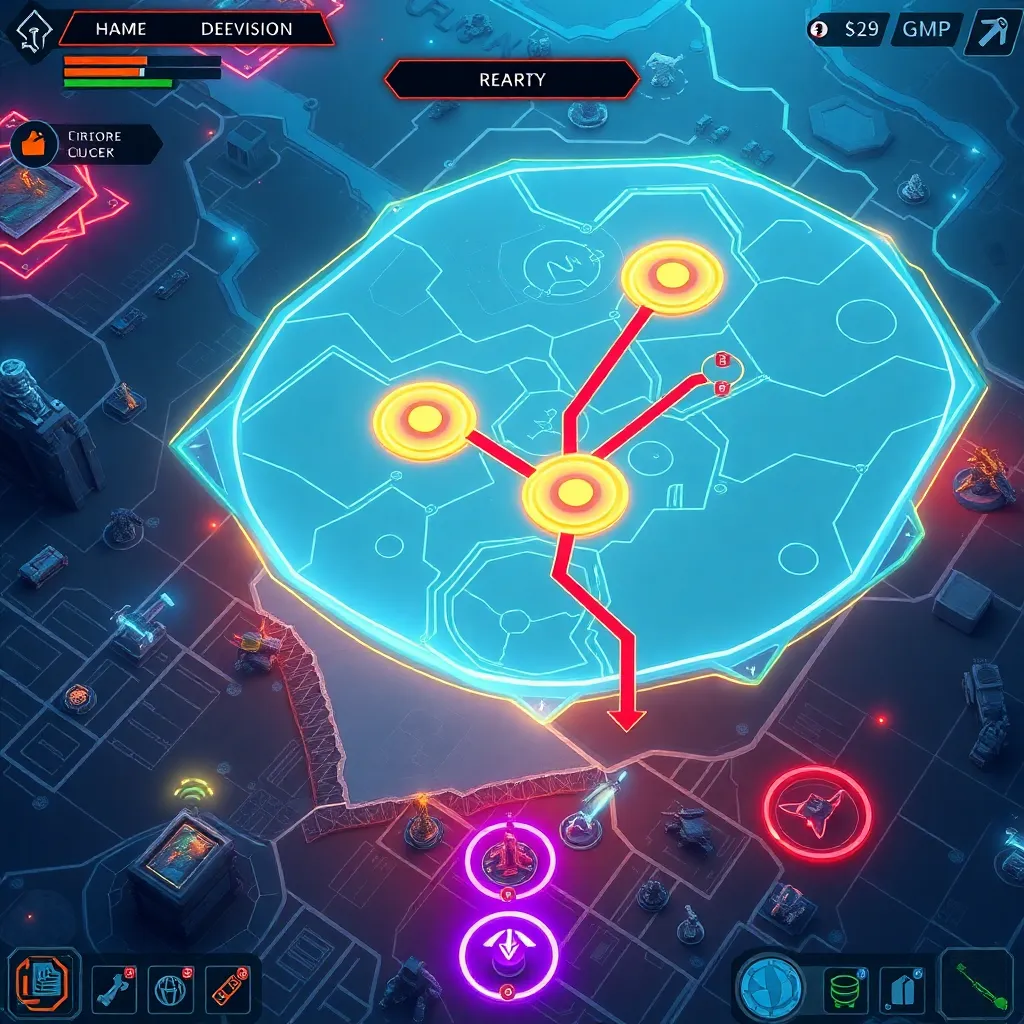This screenshot has width=1024, height=1024.
Task: Click the REARTY banner button
Action: (511, 80)
